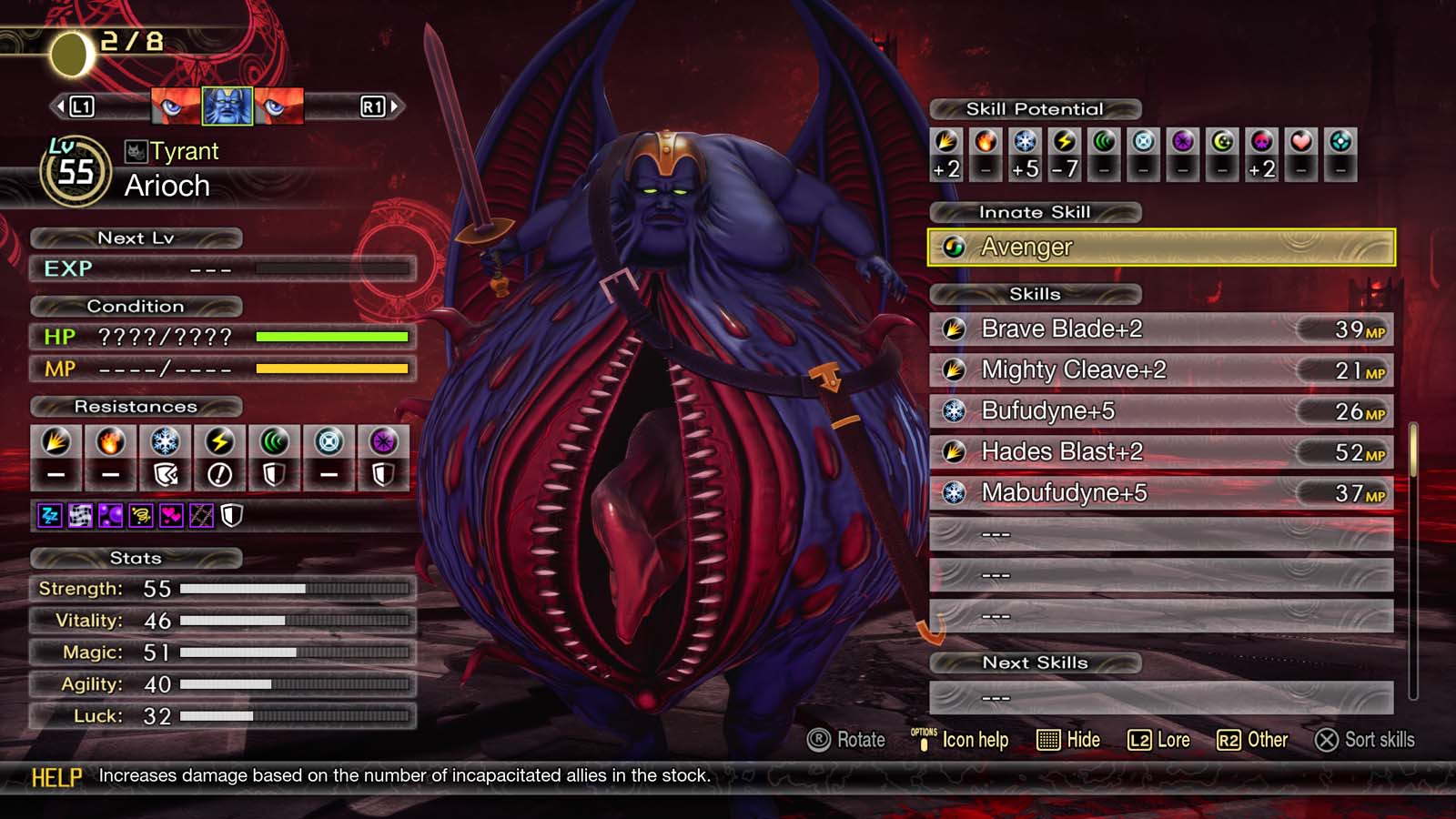Click the Charm ailment hearts icon

point(172,517)
